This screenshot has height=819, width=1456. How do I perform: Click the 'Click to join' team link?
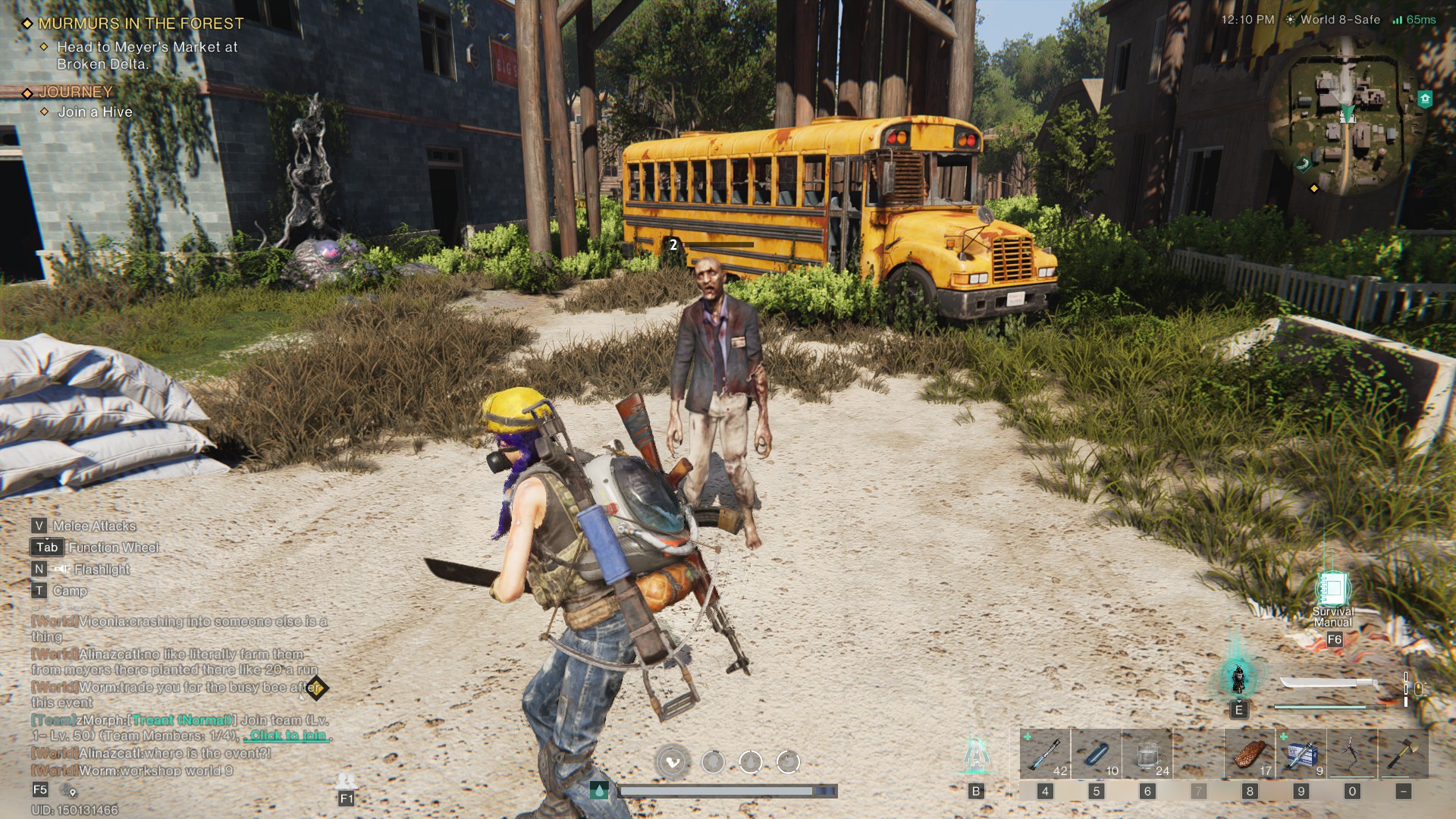288,735
